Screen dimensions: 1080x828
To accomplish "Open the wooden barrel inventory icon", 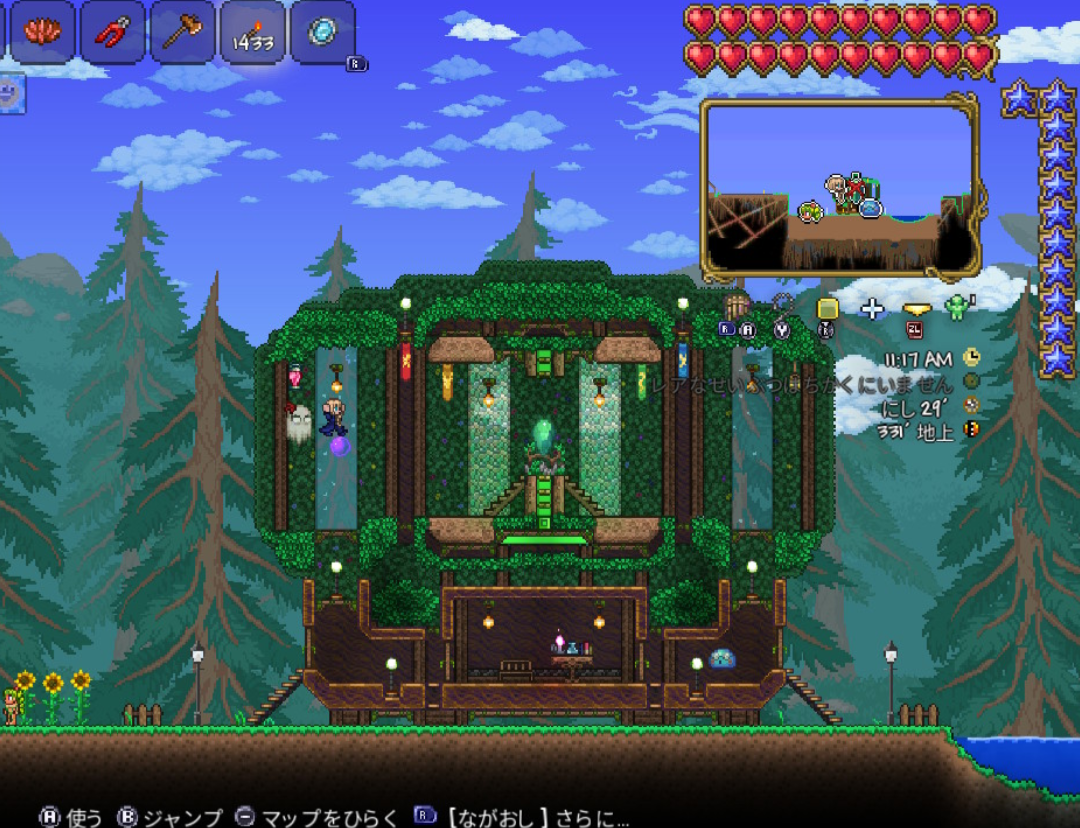I will tap(737, 307).
